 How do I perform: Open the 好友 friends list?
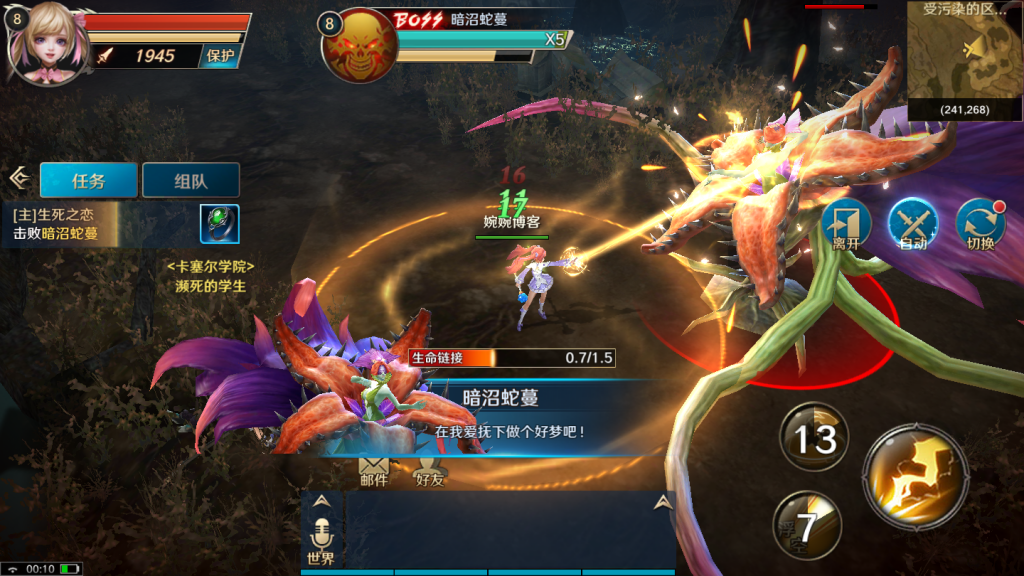point(430,470)
